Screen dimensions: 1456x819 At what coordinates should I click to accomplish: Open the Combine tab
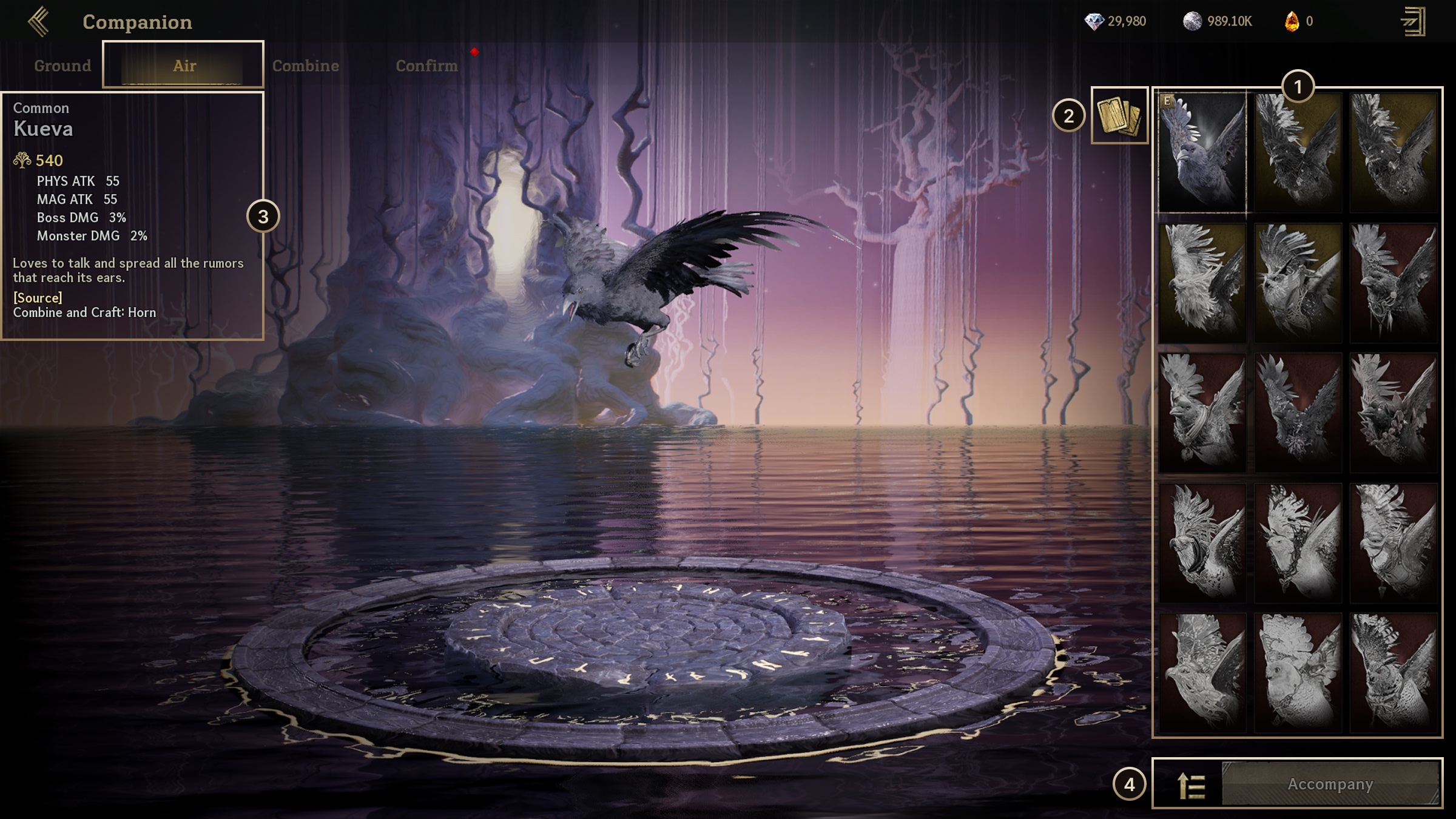[x=305, y=66]
